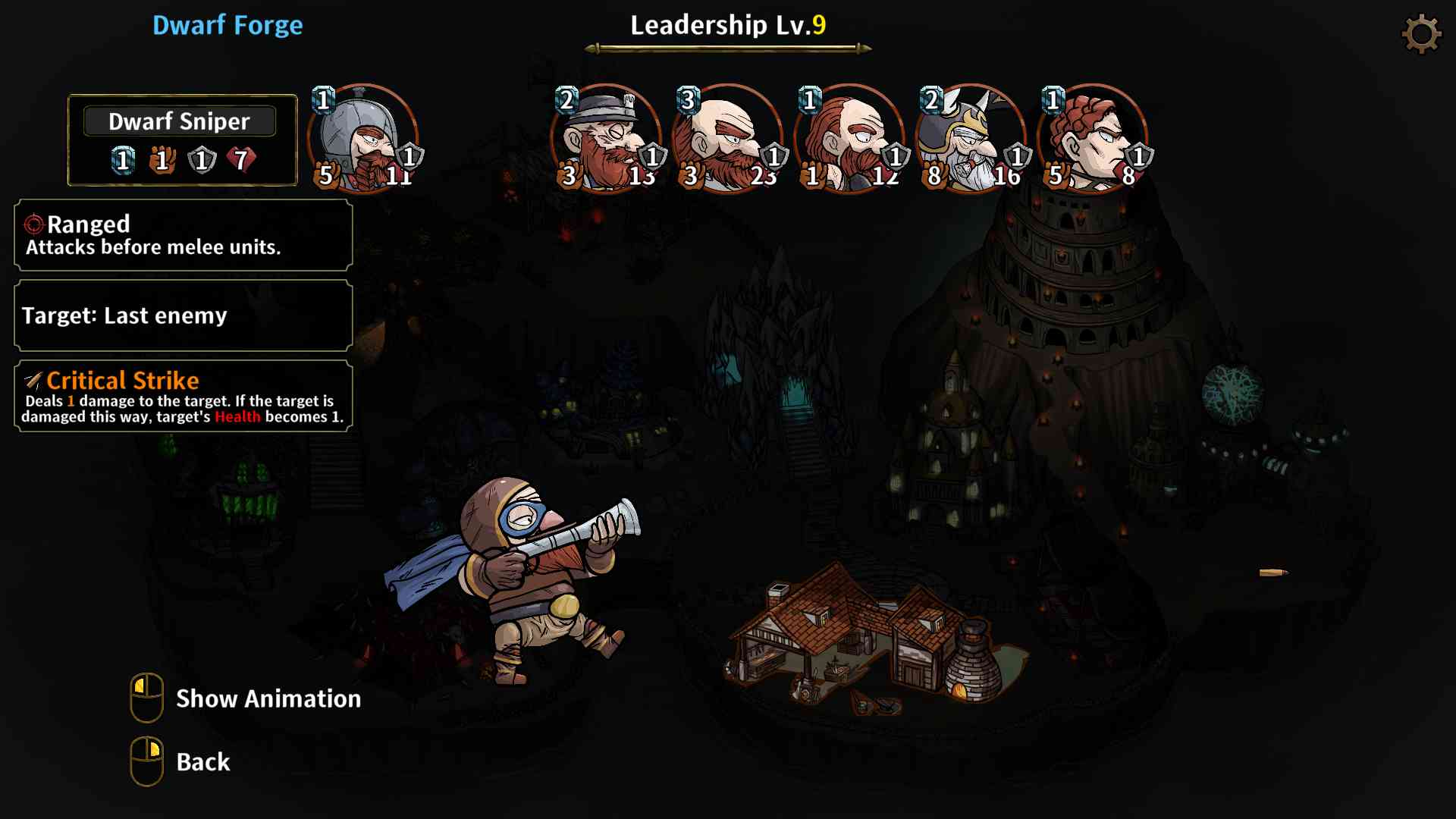The width and height of the screenshot is (1456, 819).
Task: Click the shield defense icon next to Dwarf Sniper
Action: point(201,158)
